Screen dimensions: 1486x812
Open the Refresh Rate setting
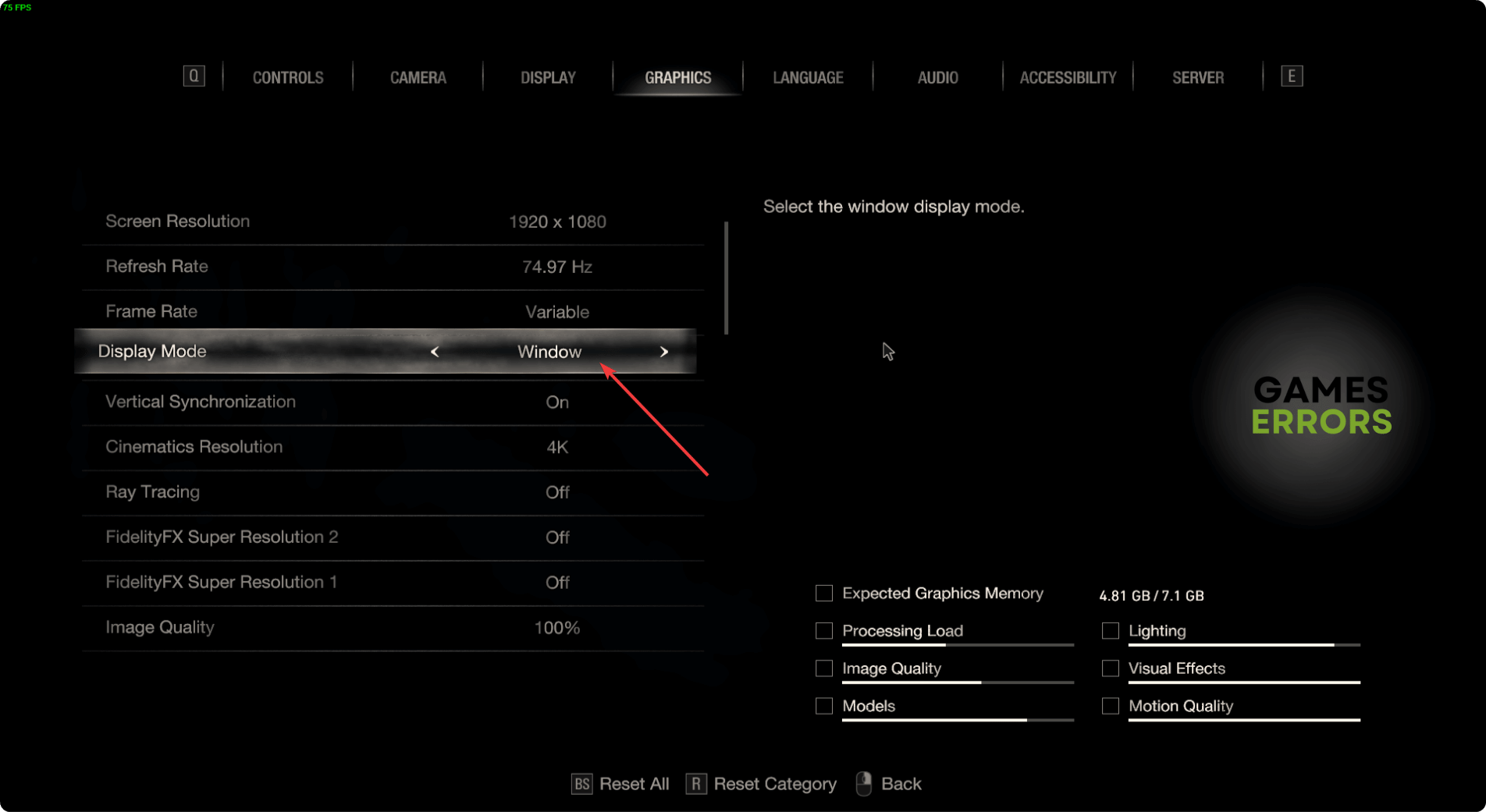(390, 267)
